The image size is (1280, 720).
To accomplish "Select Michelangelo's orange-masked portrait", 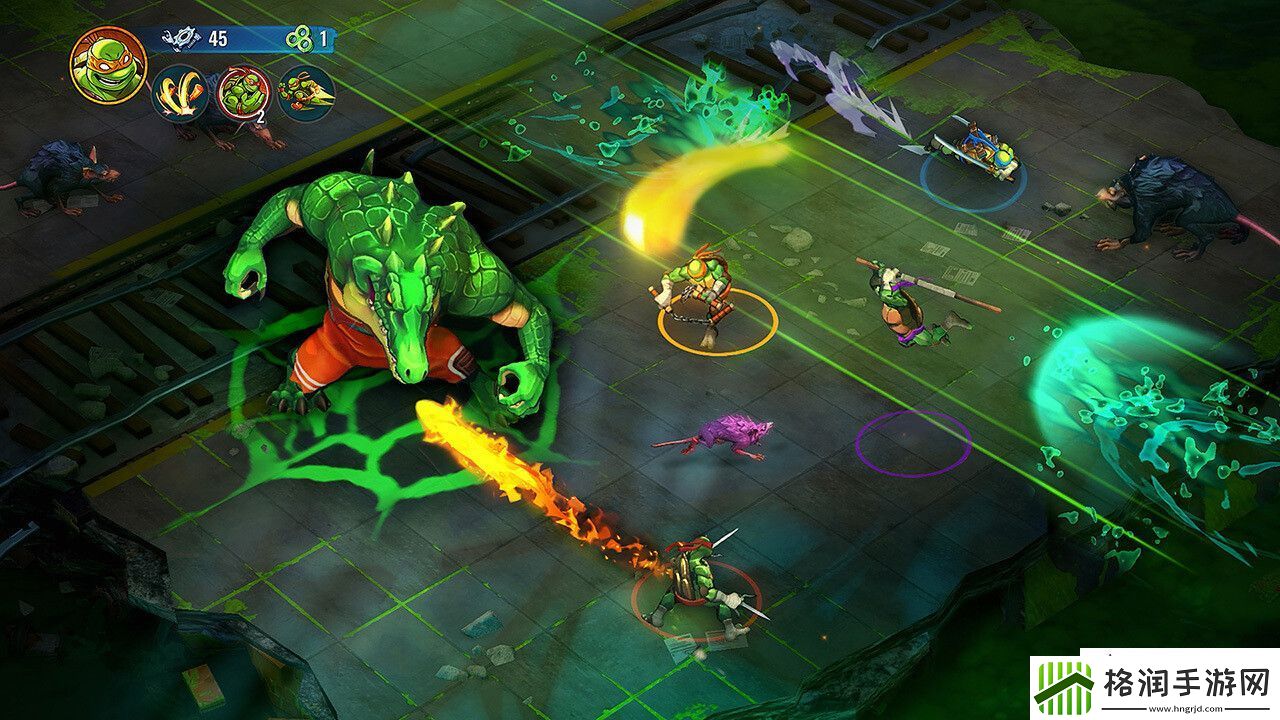I will pyautogui.click(x=108, y=65).
